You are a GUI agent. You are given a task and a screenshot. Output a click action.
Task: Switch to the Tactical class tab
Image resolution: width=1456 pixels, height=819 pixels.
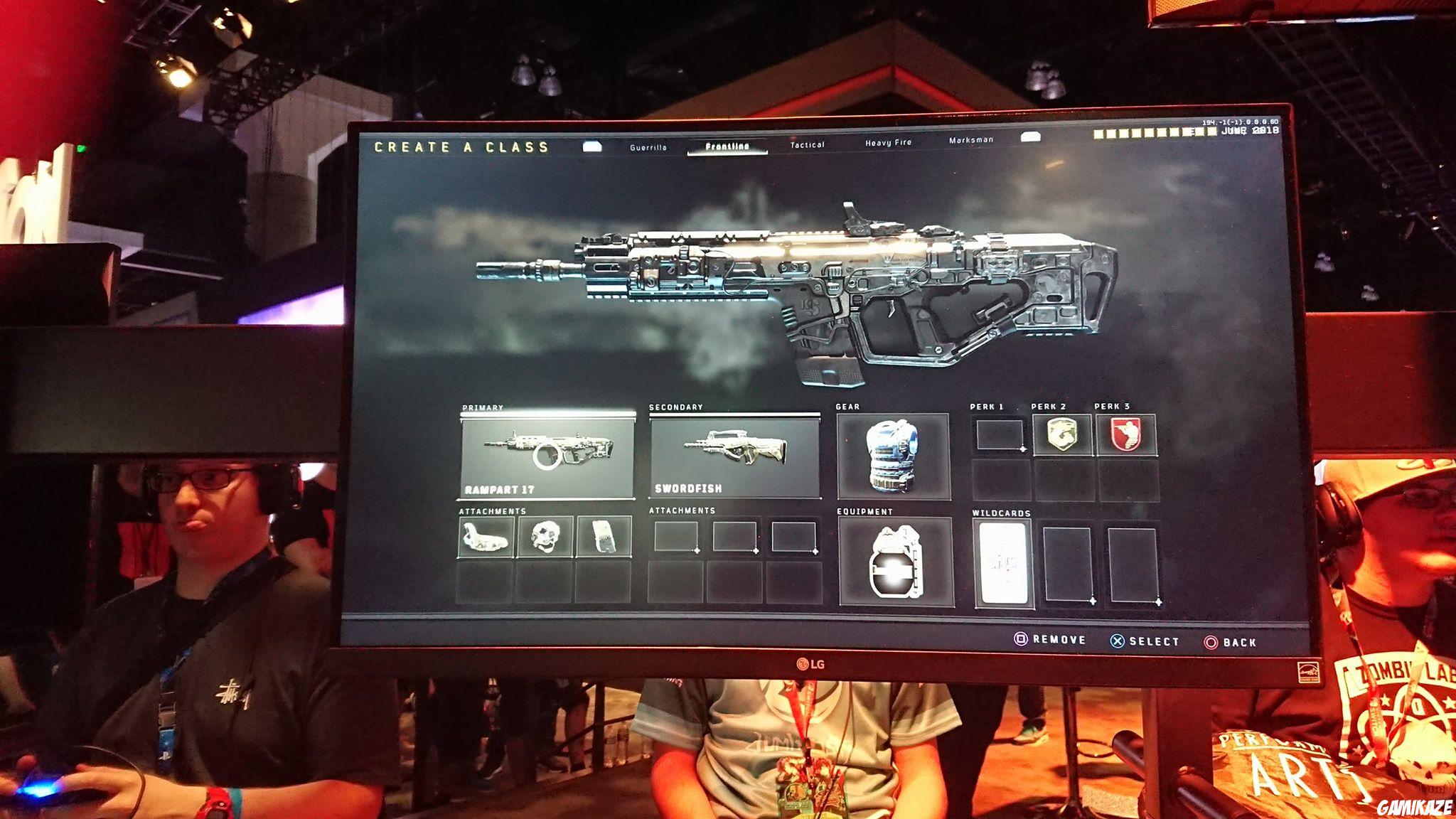coord(806,144)
